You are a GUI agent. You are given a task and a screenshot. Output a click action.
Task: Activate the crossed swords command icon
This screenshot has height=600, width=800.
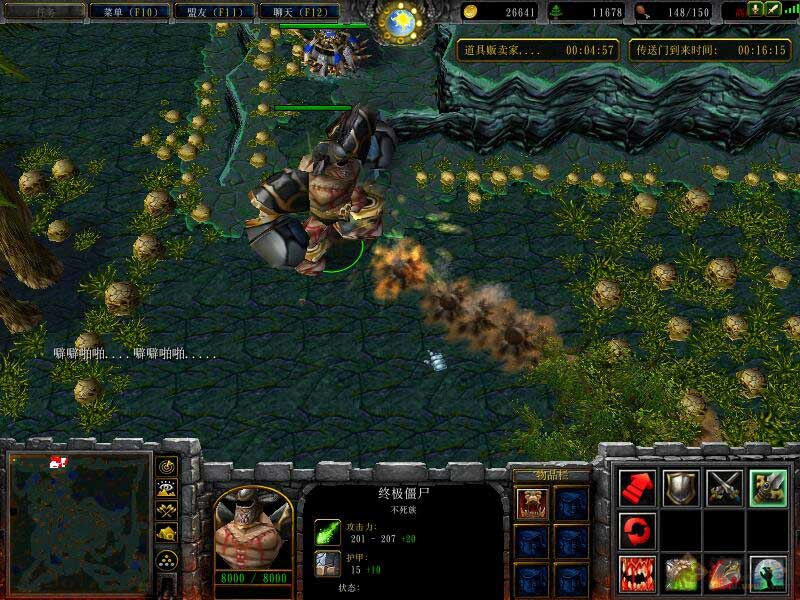tap(725, 487)
